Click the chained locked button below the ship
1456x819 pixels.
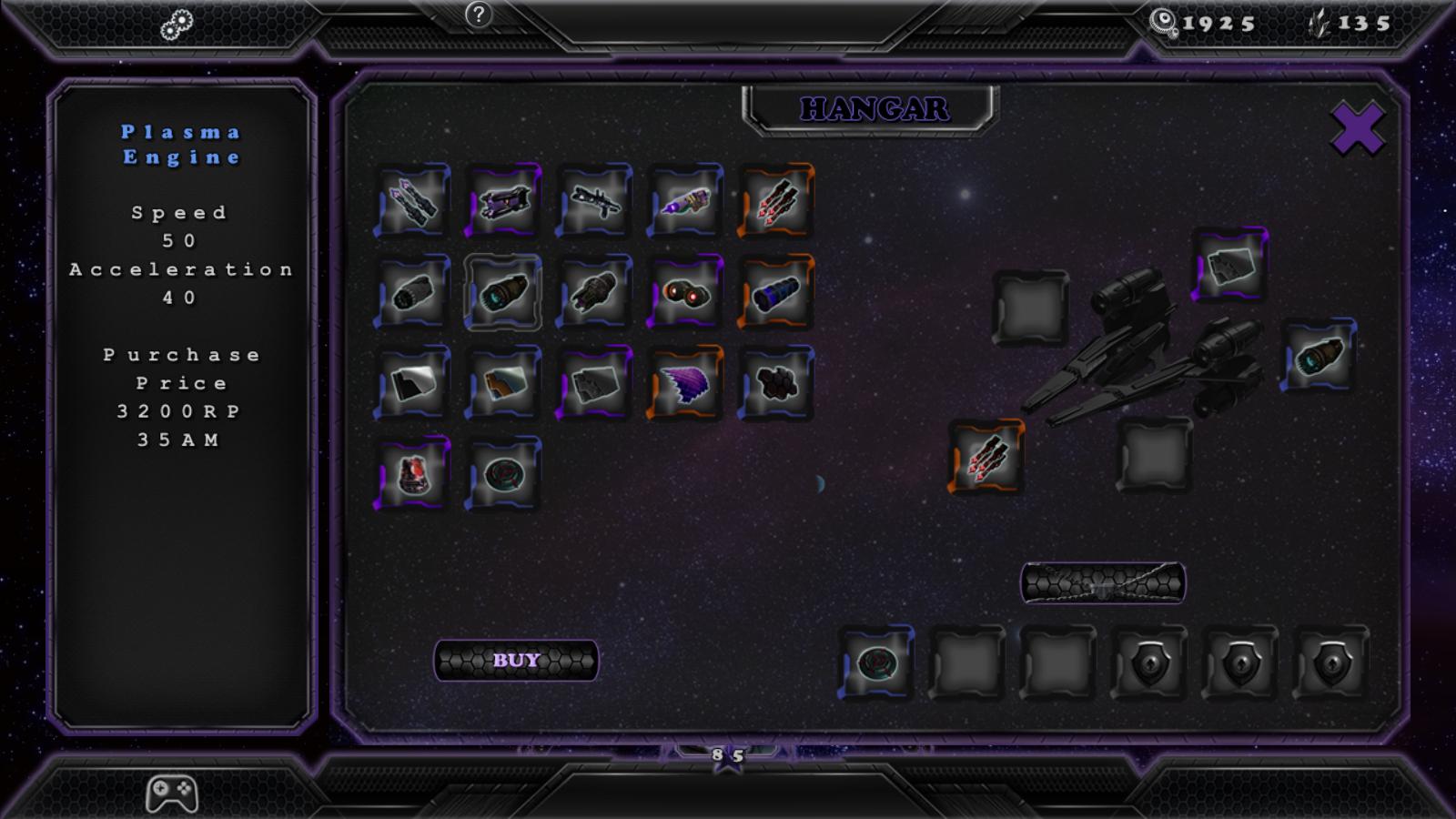point(1103,582)
